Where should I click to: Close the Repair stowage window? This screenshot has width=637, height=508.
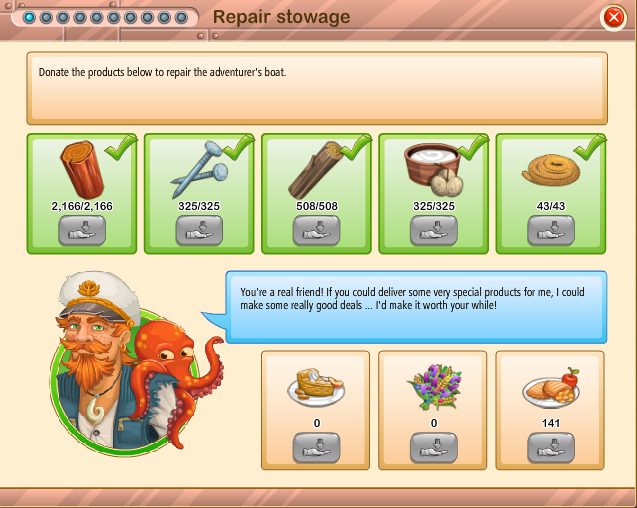click(613, 17)
